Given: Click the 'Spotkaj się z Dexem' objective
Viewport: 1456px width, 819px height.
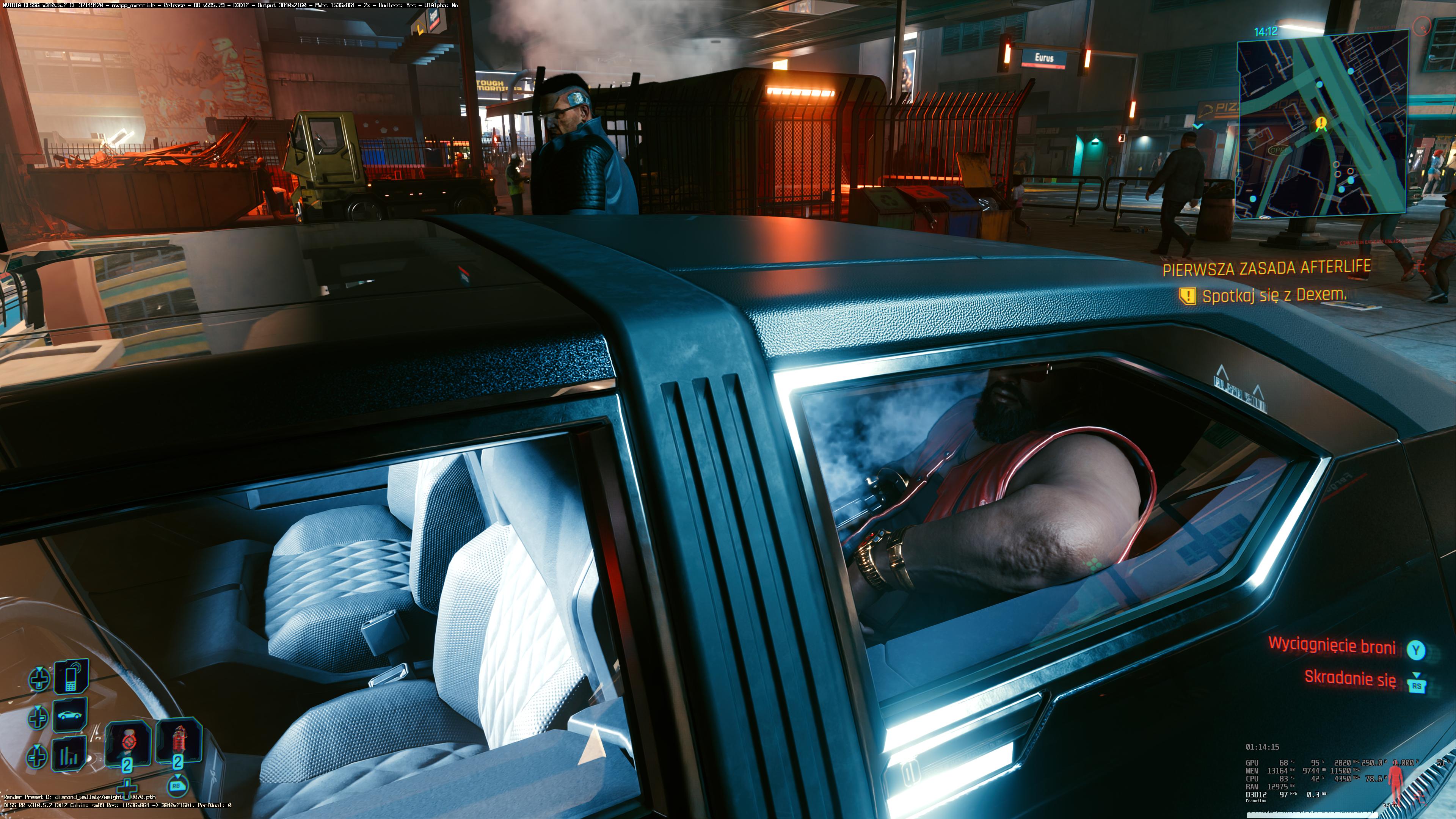Looking at the screenshot, I should tap(1274, 295).
